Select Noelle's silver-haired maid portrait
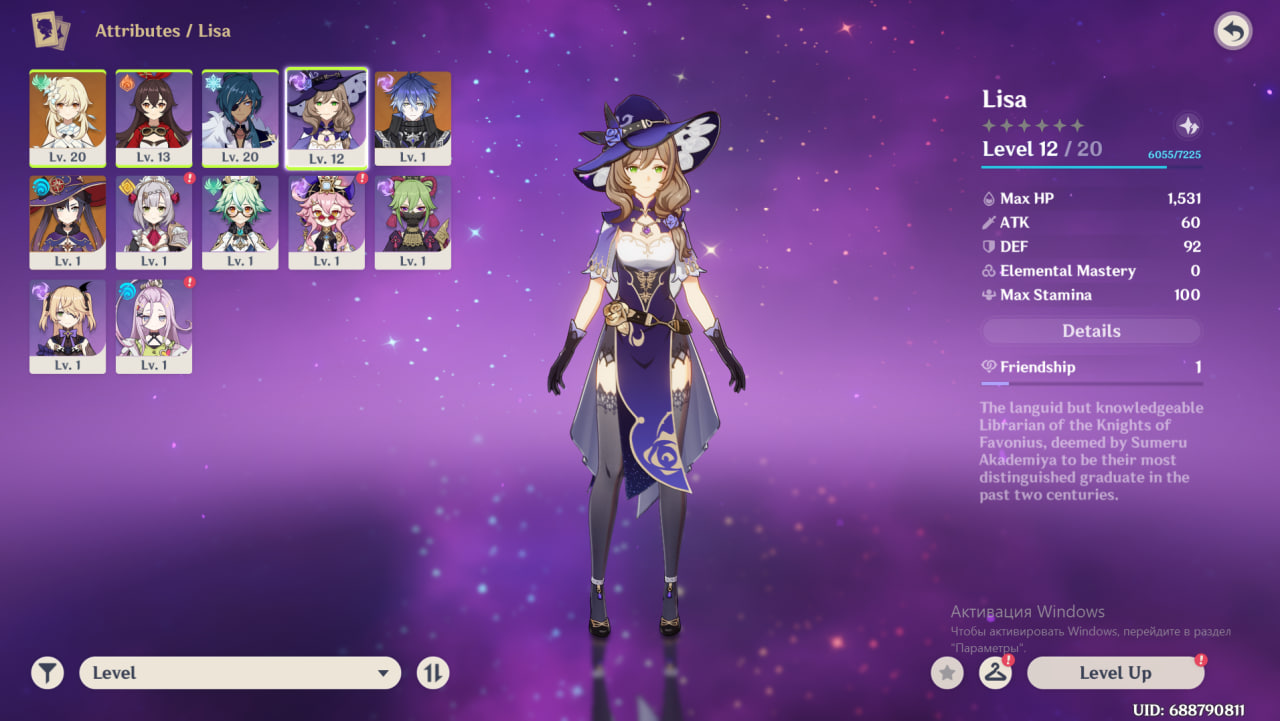The width and height of the screenshot is (1280, 721). (154, 222)
